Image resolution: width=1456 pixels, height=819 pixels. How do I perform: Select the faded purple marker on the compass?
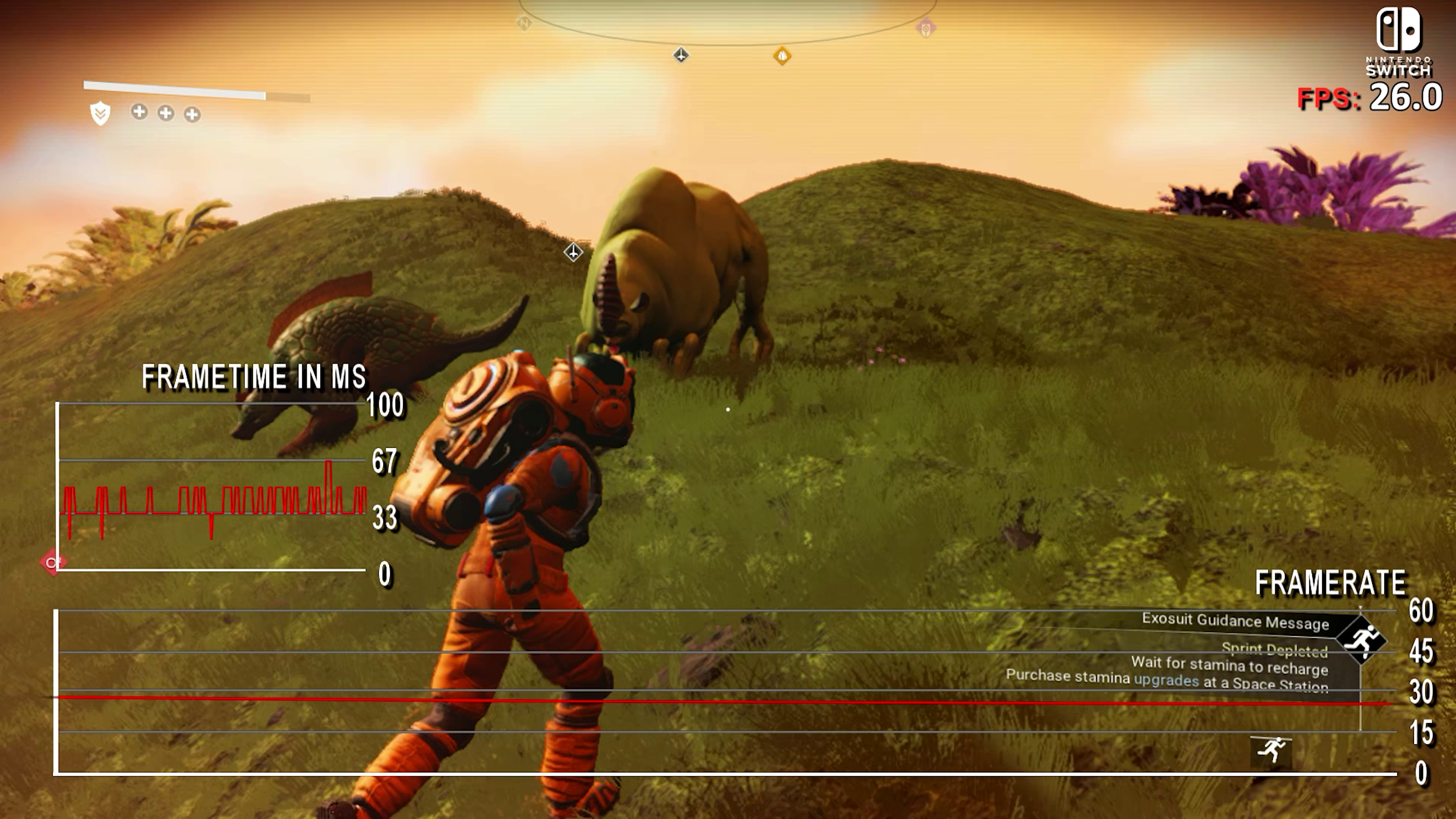pyautogui.click(x=926, y=28)
